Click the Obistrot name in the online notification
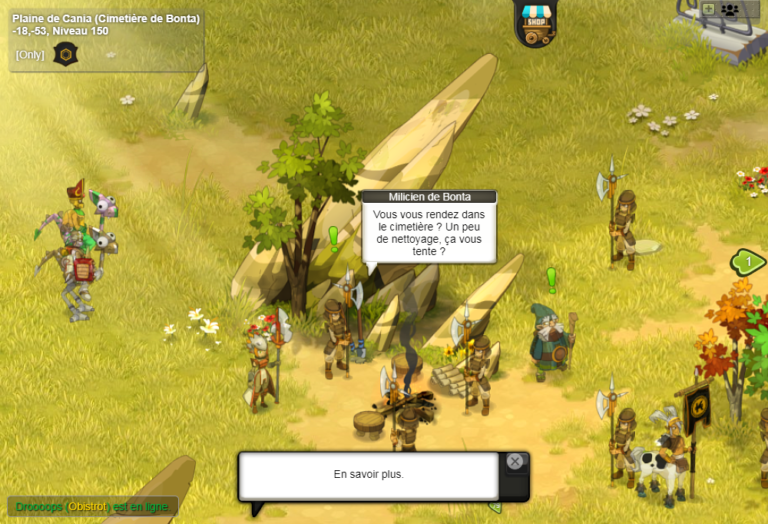This screenshot has width=768, height=524. coord(87,507)
